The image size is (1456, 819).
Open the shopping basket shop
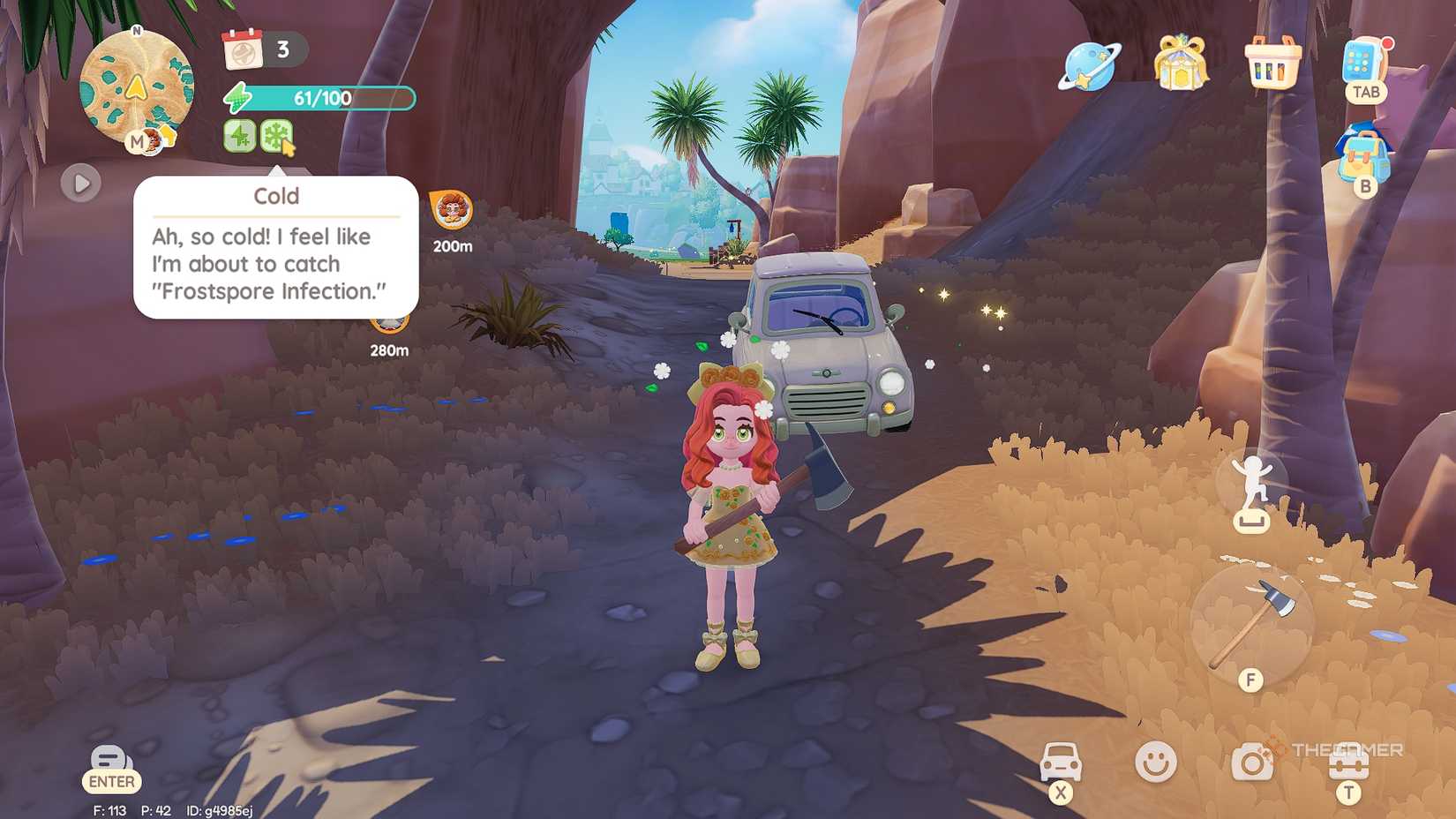1273,65
